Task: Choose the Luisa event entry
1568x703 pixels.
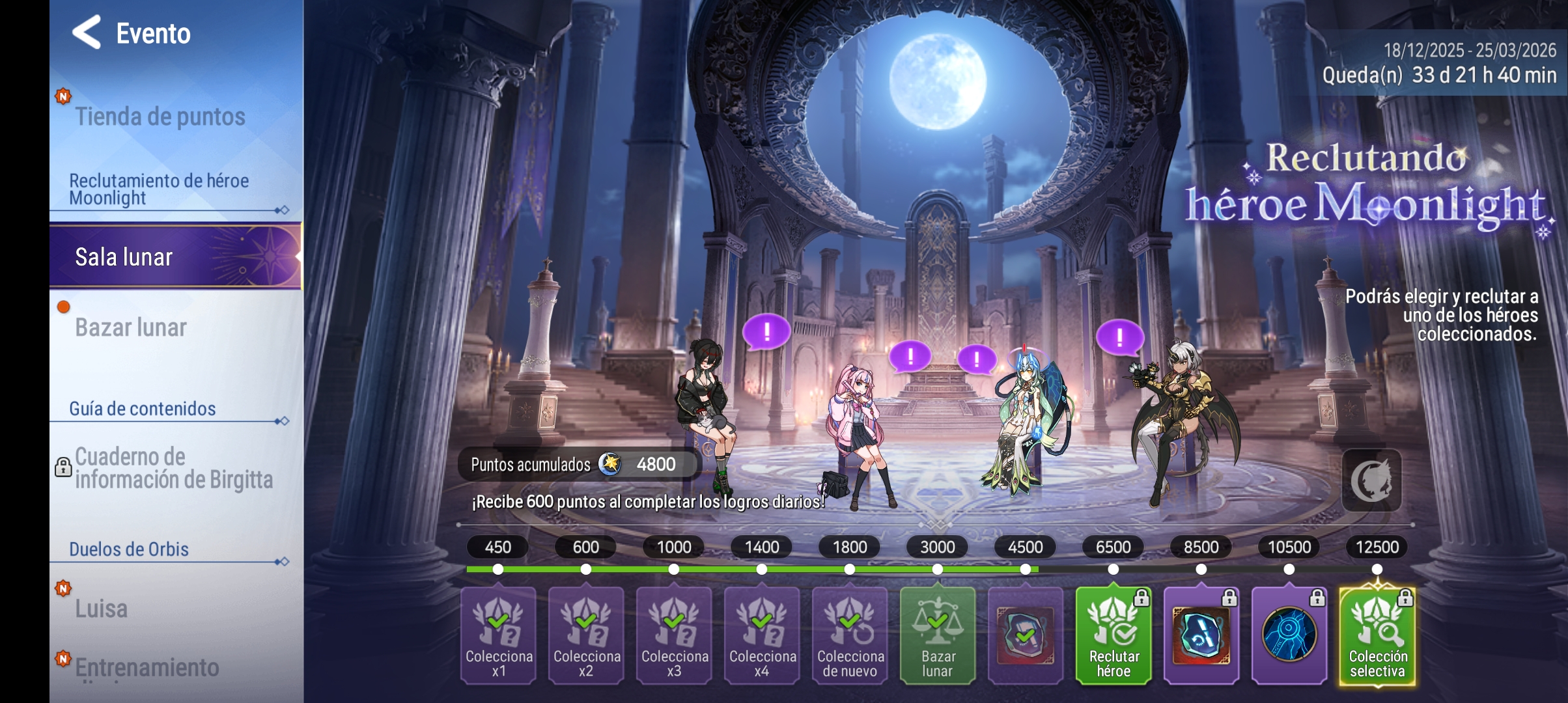Action: point(102,609)
